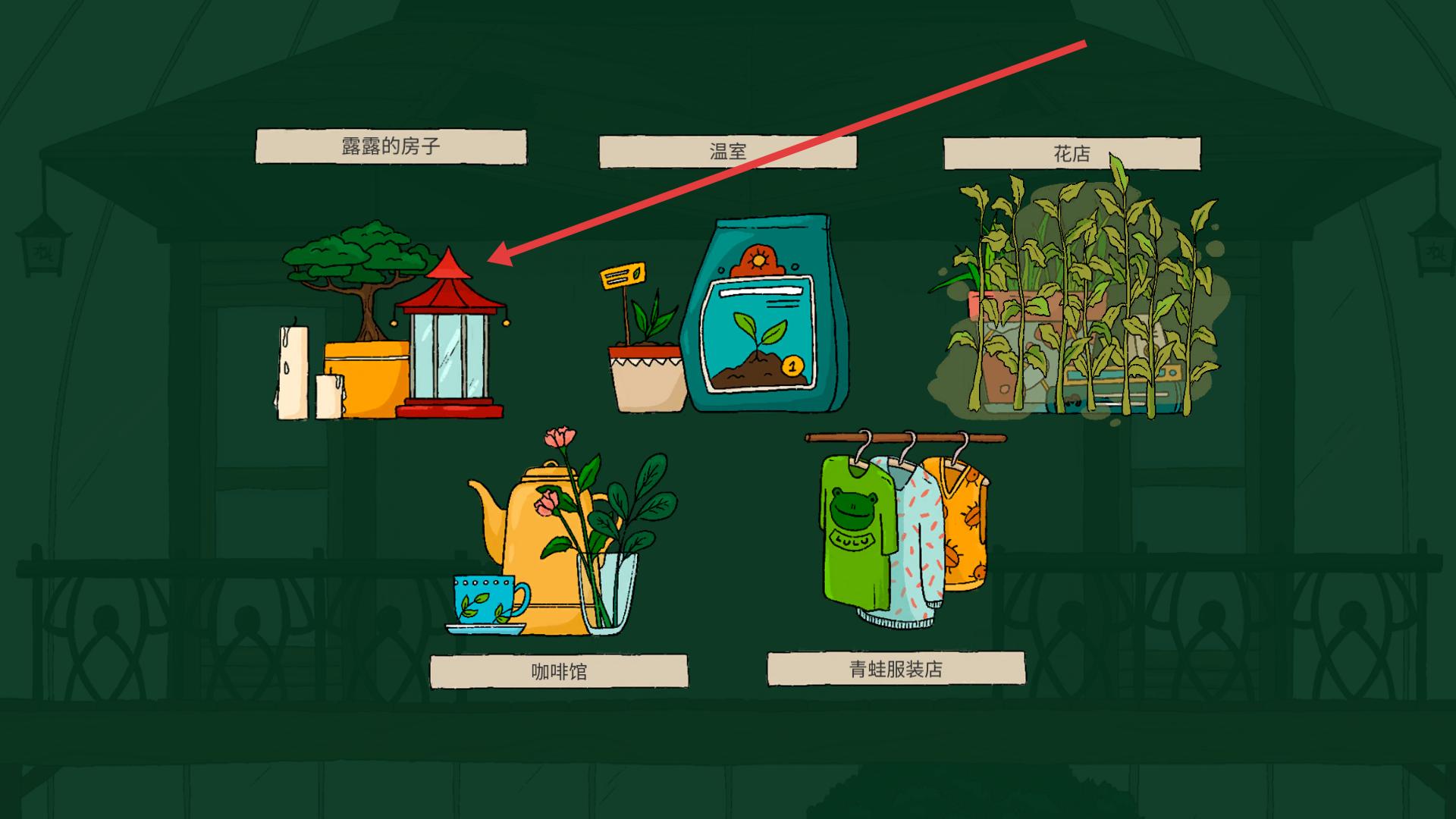Select the 青蛙服装店 label
1456x819 pixels.
point(898,671)
